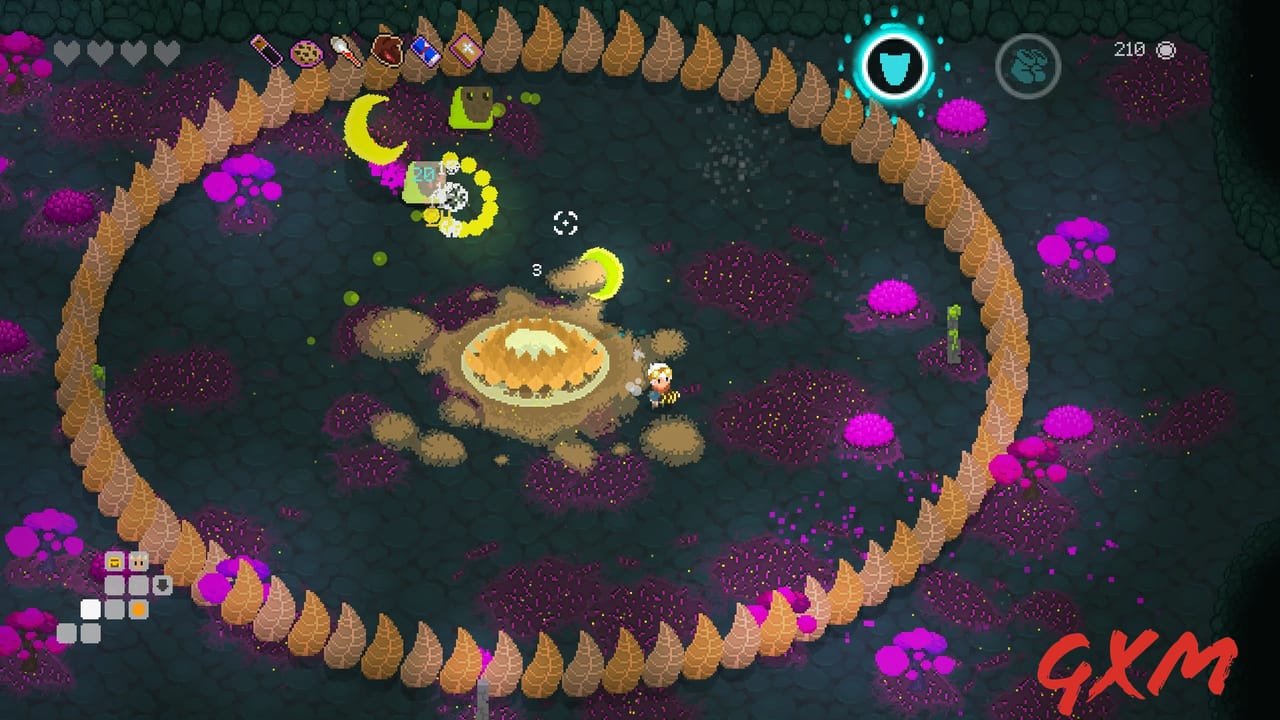Click the white highlighted room on the minimap
This screenshot has width=1280, height=720.
(90, 609)
